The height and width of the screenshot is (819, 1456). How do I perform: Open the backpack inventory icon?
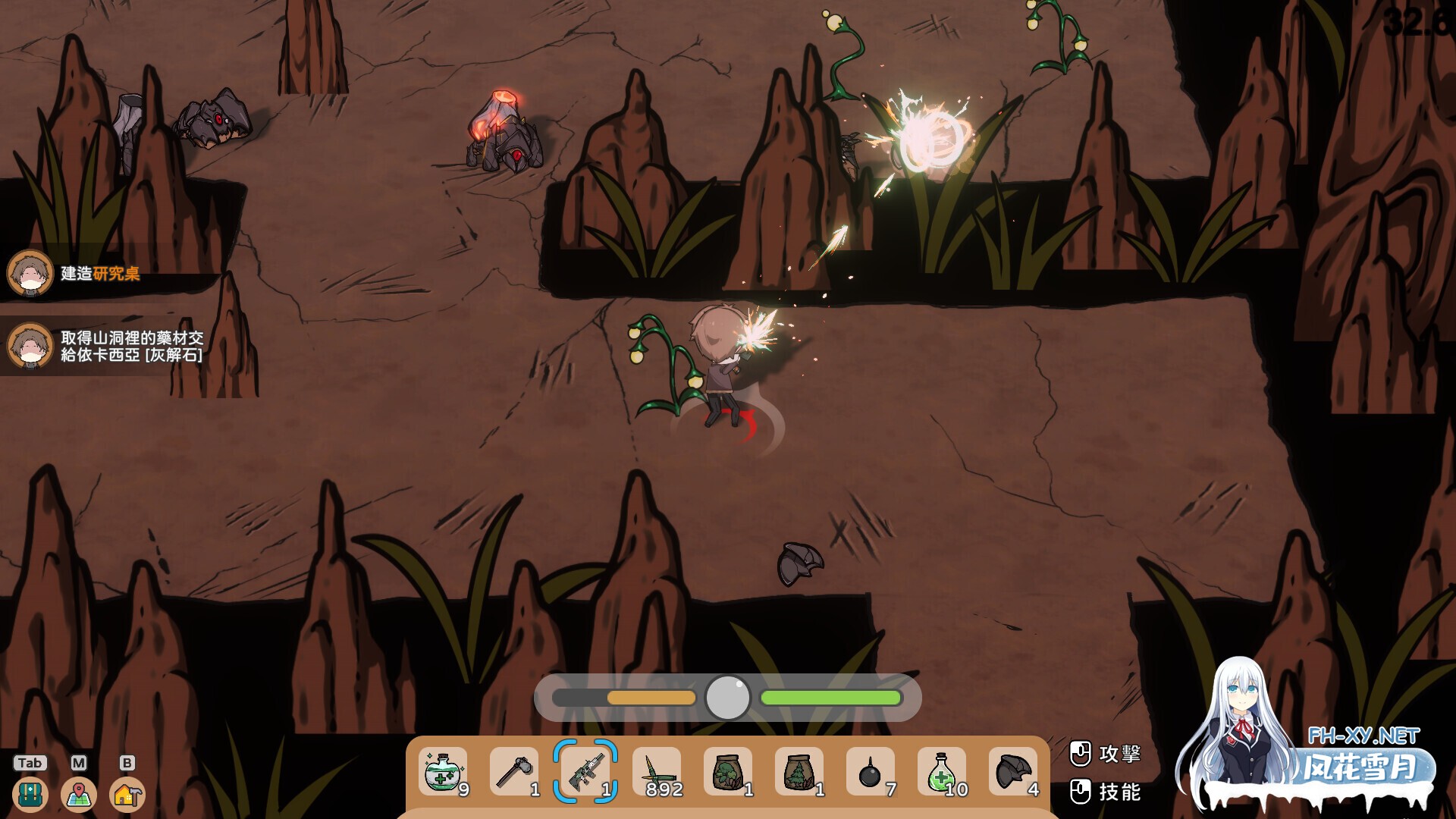pyautogui.click(x=30, y=795)
